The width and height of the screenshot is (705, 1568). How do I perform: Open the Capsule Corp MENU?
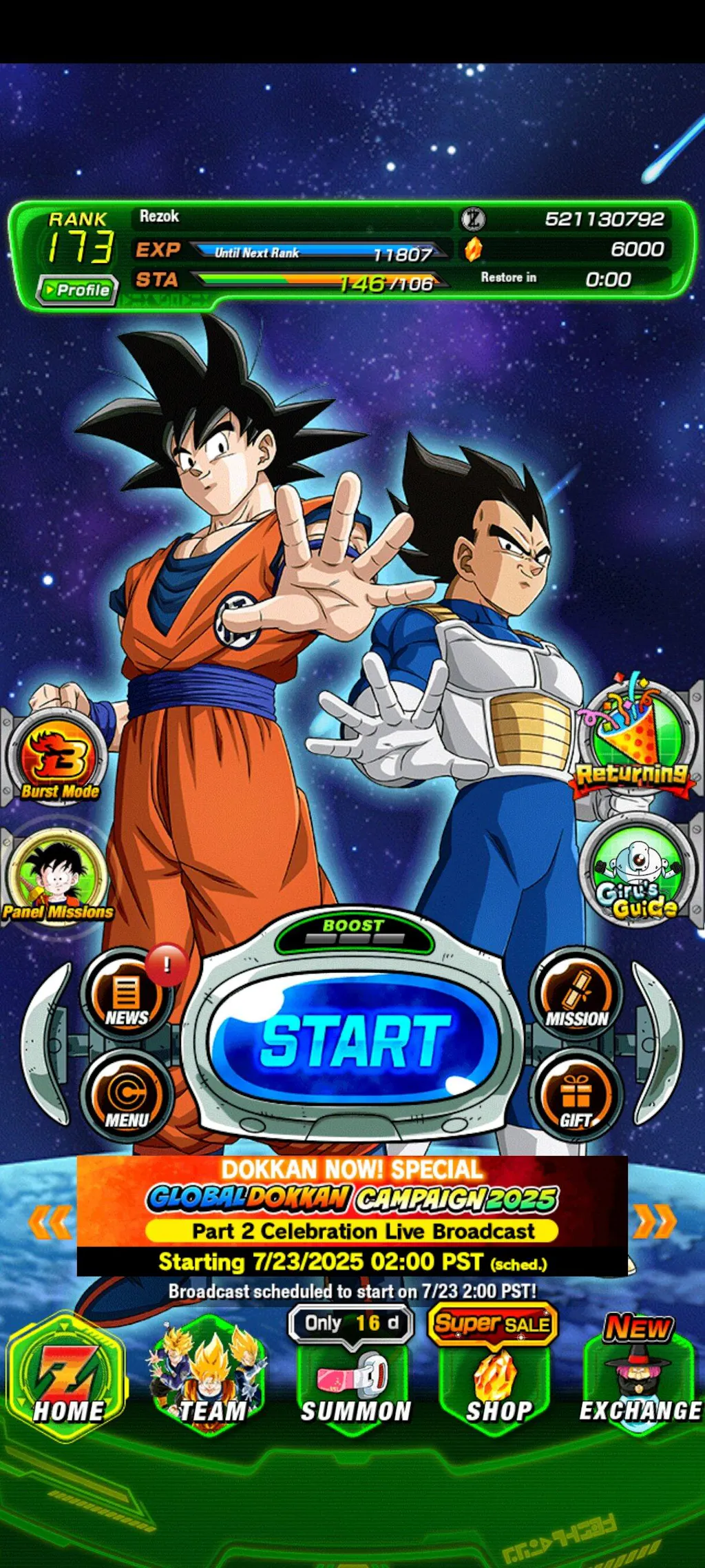click(x=126, y=1096)
